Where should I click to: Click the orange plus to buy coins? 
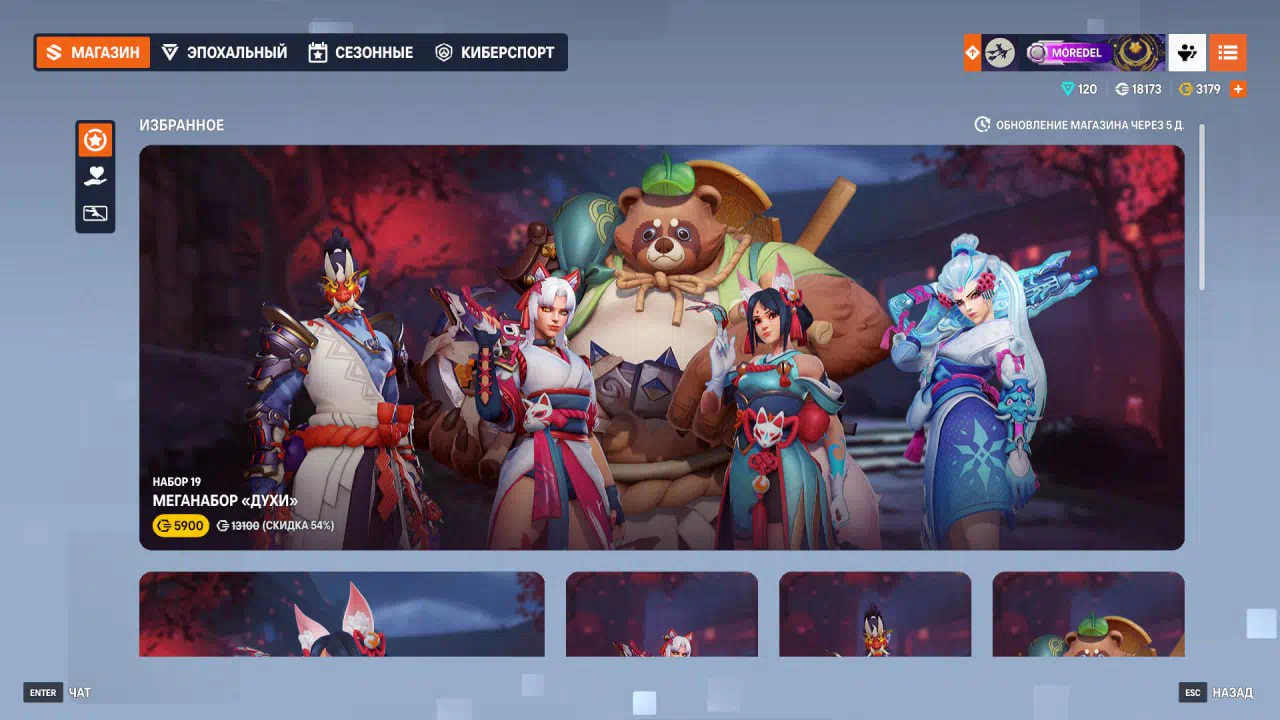[1238, 89]
